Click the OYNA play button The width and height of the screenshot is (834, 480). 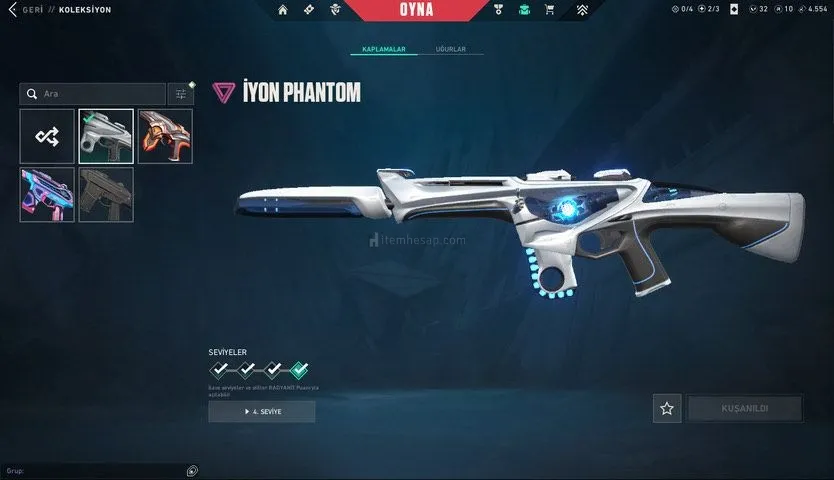pyautogui.click(x=416, y=10)
